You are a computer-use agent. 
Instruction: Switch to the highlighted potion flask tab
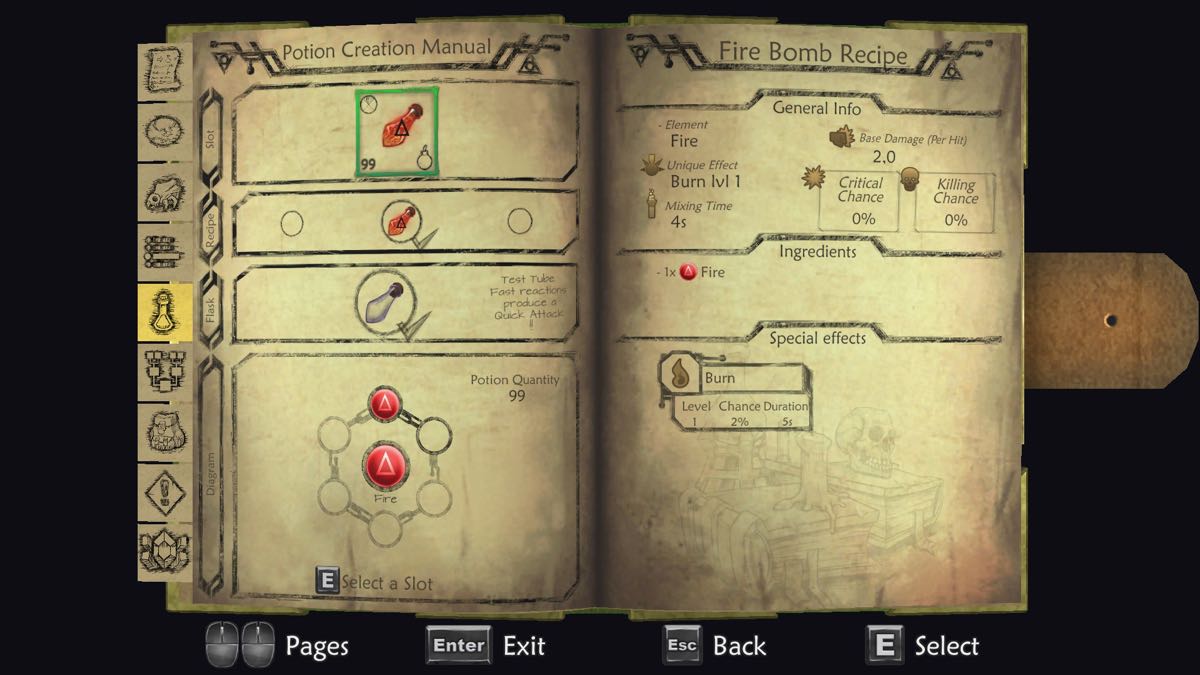click(164, 312)
